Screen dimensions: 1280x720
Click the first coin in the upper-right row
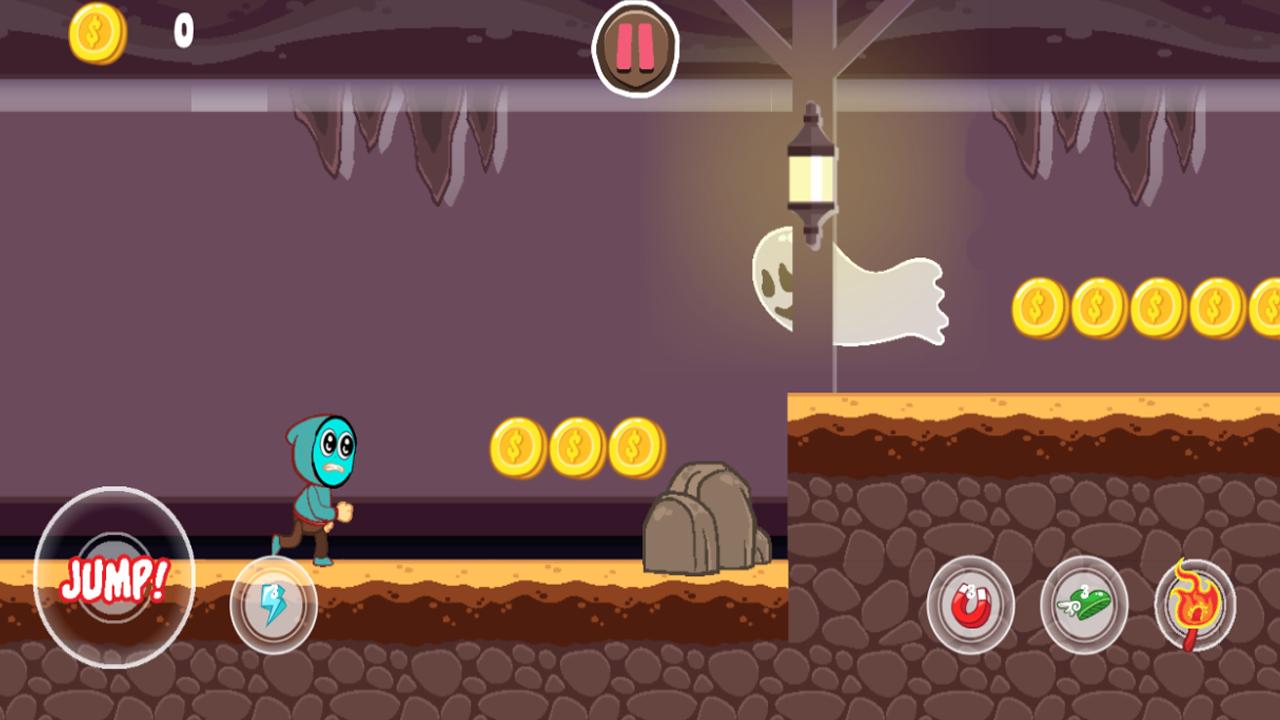point(1040,305)
